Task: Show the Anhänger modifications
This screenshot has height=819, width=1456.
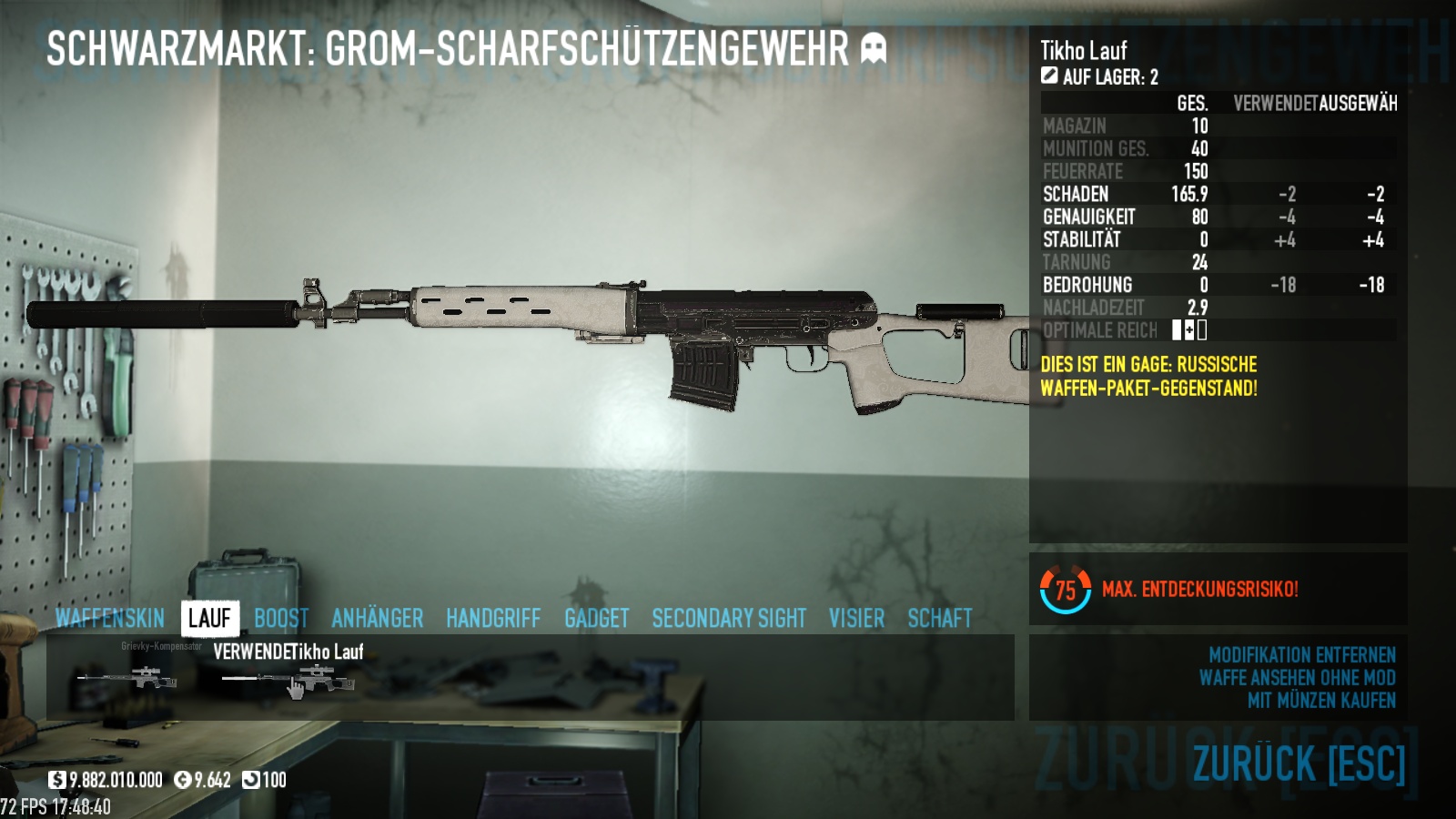Action: tap(377, 619)
